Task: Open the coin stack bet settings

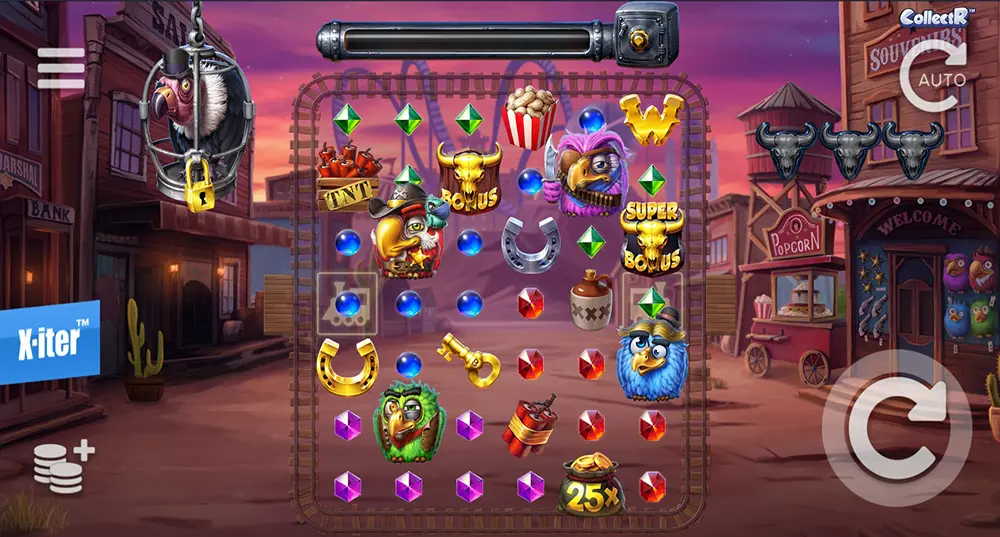Action: (x=63, y=466)
